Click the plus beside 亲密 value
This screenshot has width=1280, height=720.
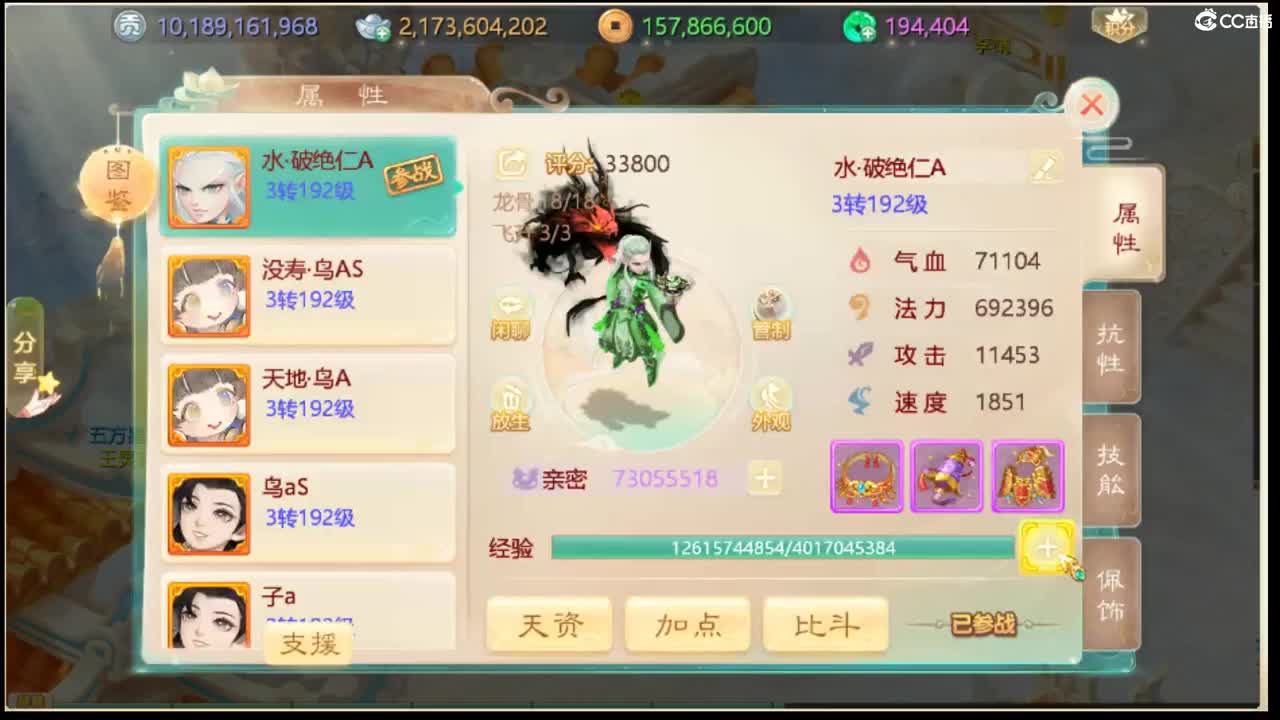point(765,479)
